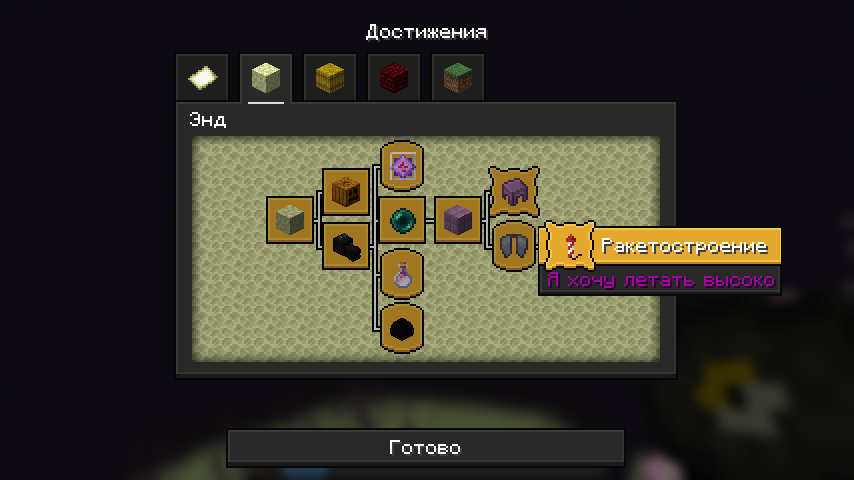
Task: Choose the end crystal advancement icon
Action: coord(402,164)
